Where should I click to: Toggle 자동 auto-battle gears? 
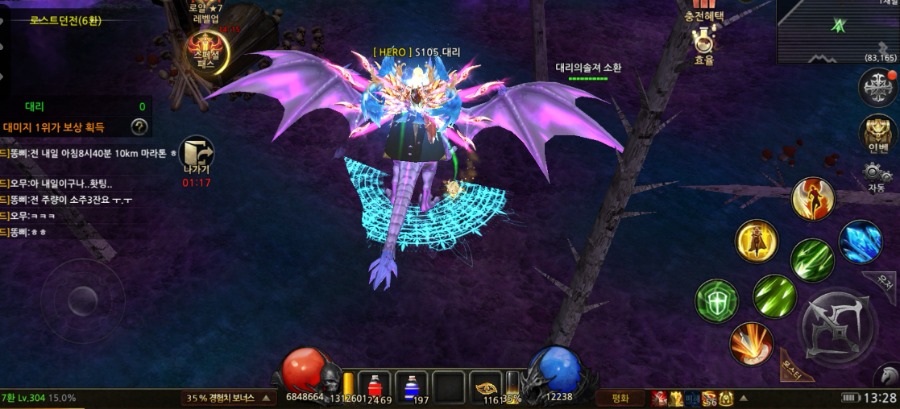pyautogui.click(x=877, y=177)
